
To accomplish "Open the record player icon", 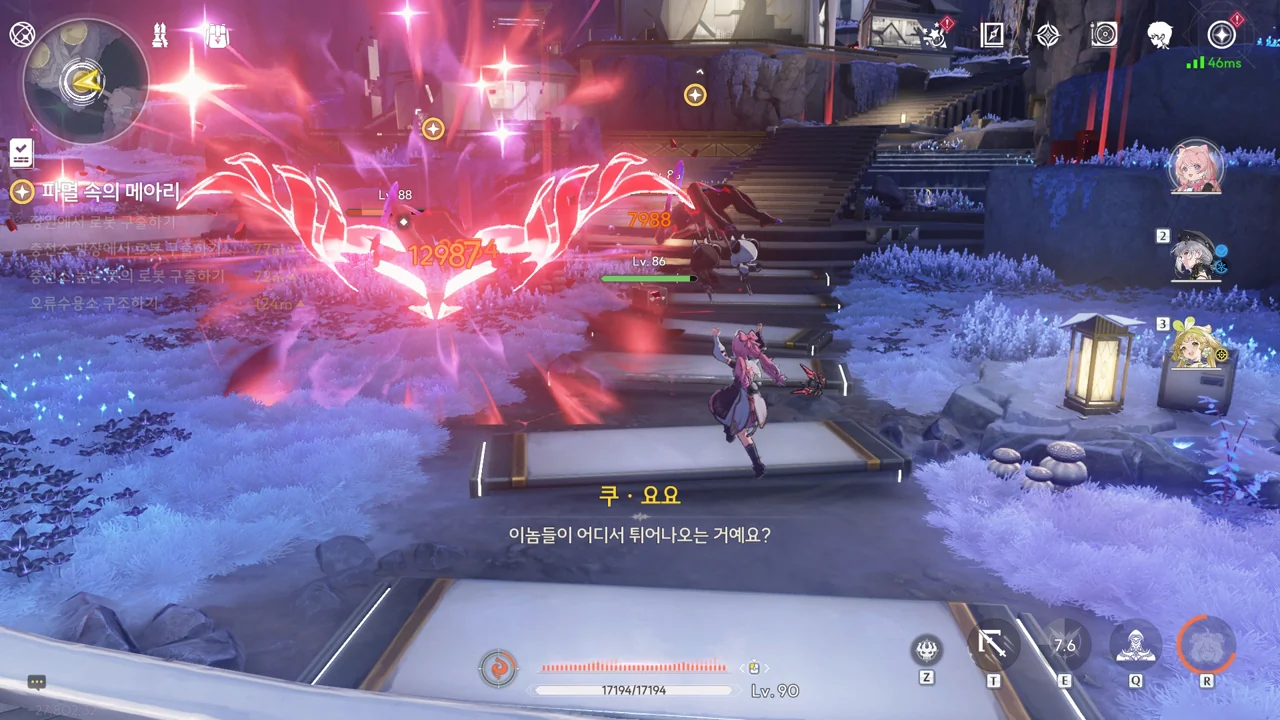I will click(x=1104, y=35).
